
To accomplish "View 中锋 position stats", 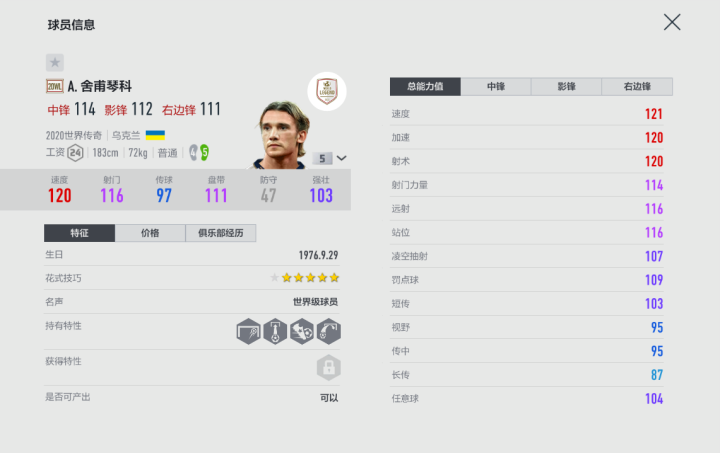I will coord(496,87).
